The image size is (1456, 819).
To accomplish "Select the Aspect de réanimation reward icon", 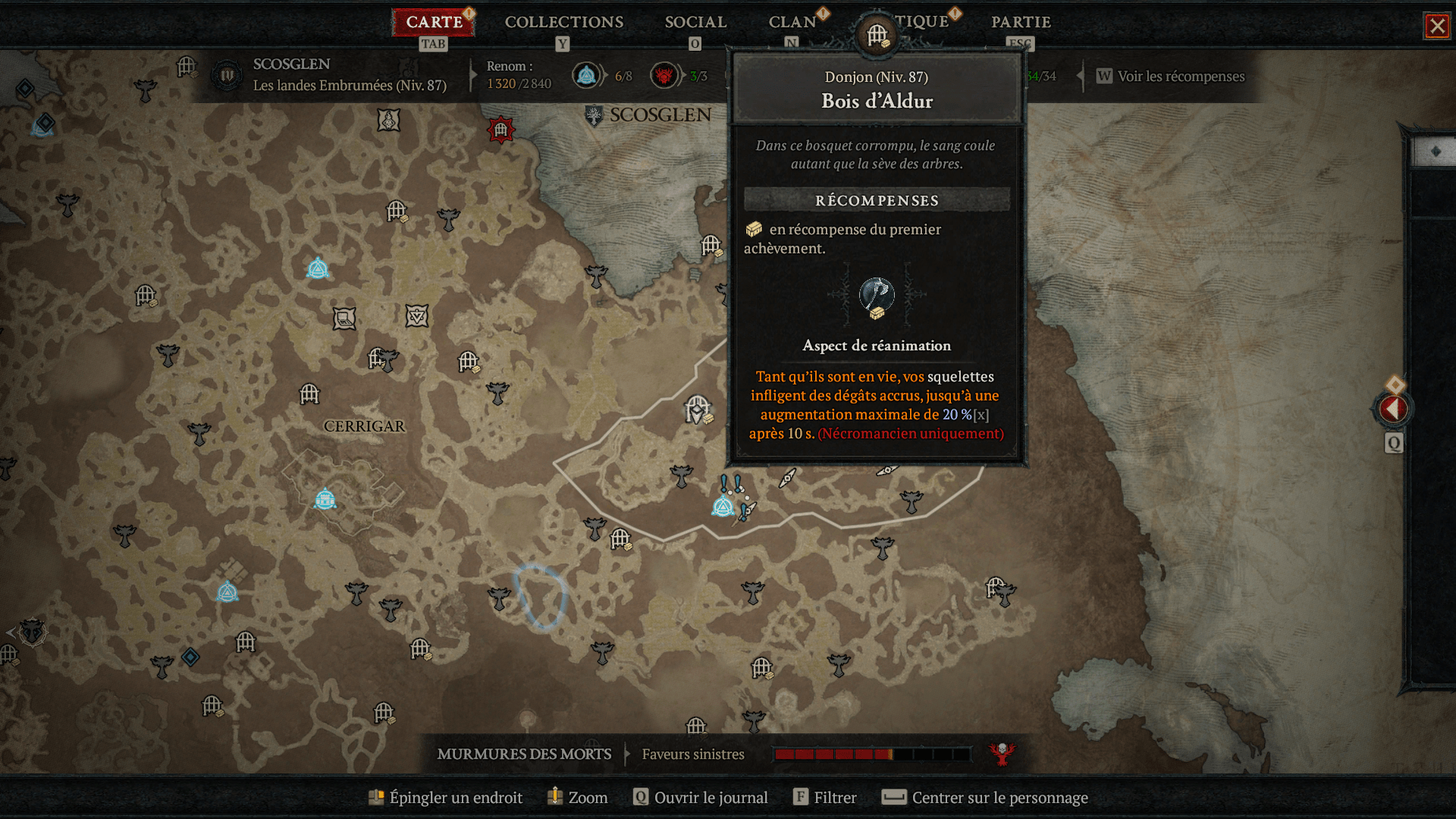I will [x=877, y=297].
